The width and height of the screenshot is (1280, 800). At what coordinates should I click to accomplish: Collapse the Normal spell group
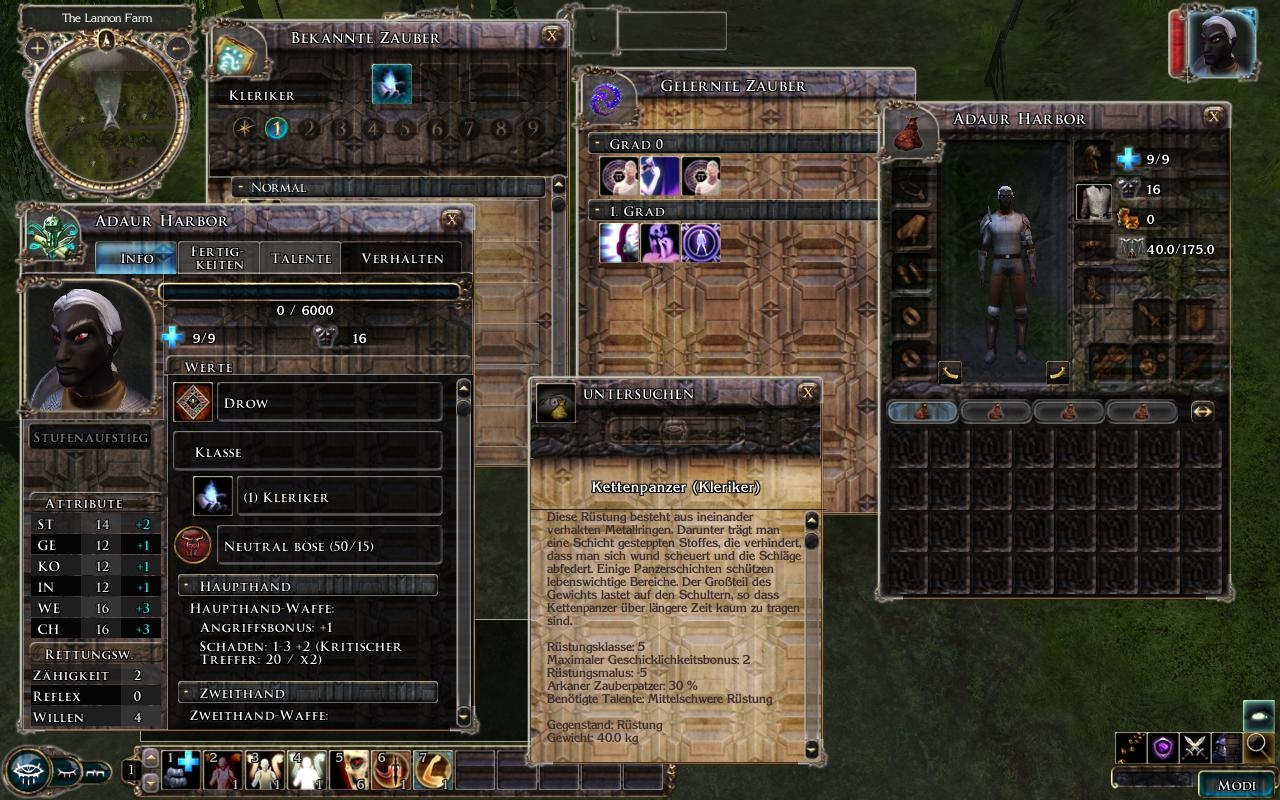coord(240,187)
